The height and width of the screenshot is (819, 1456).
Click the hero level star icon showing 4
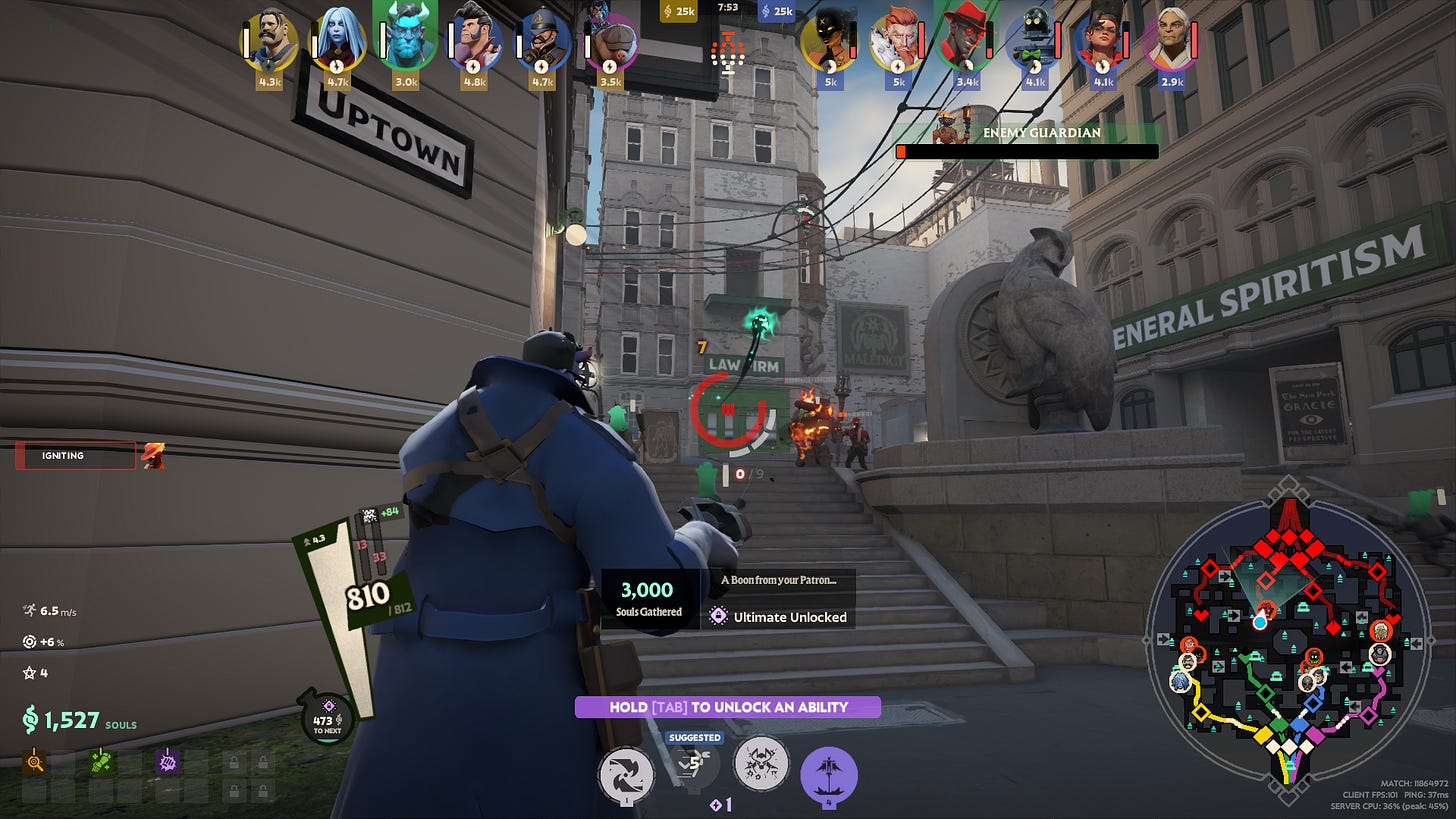click(x=29, y=673)
